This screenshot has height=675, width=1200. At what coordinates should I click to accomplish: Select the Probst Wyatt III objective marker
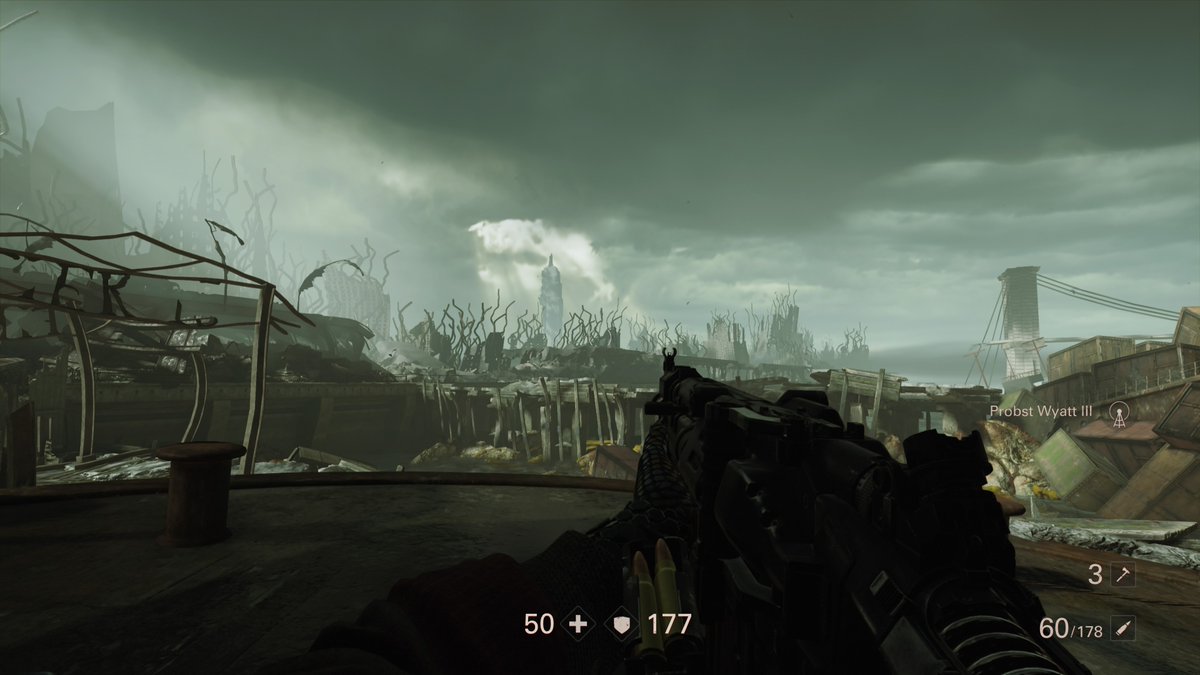[1119, 411]
